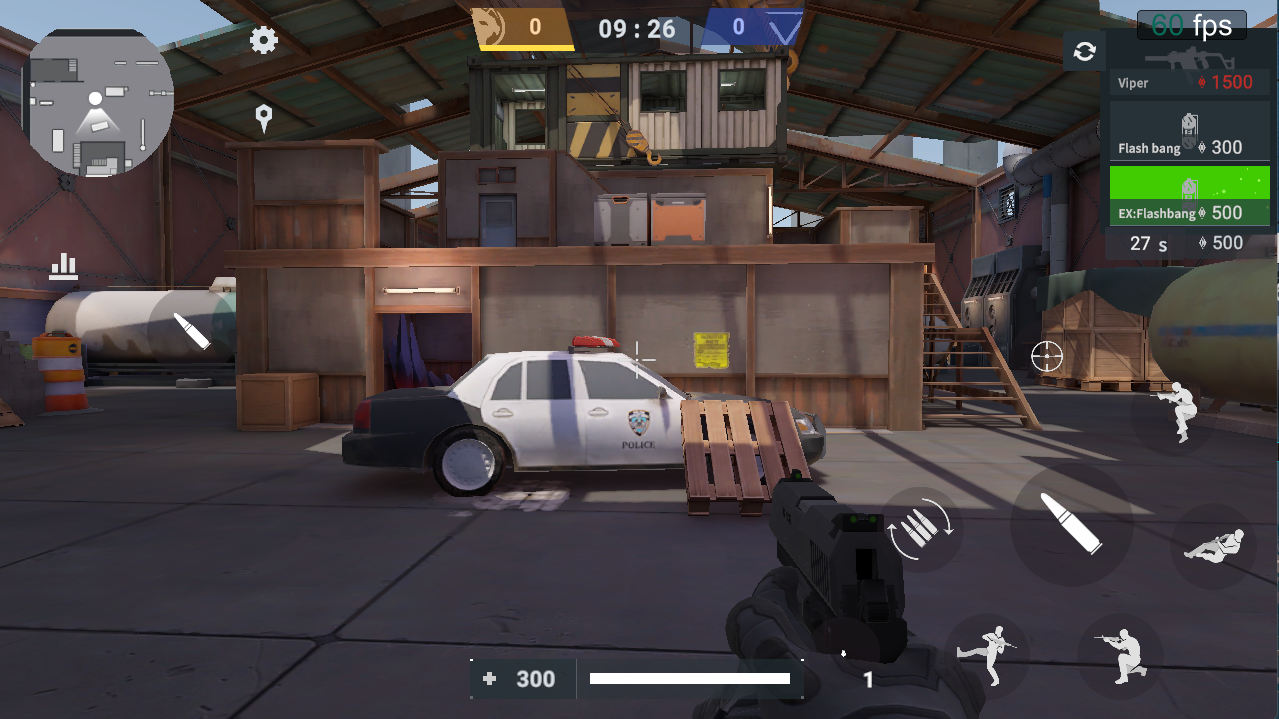Fire using the left-side bullet button
This screenshot has width=1279, height=719.
coord(192,330)
